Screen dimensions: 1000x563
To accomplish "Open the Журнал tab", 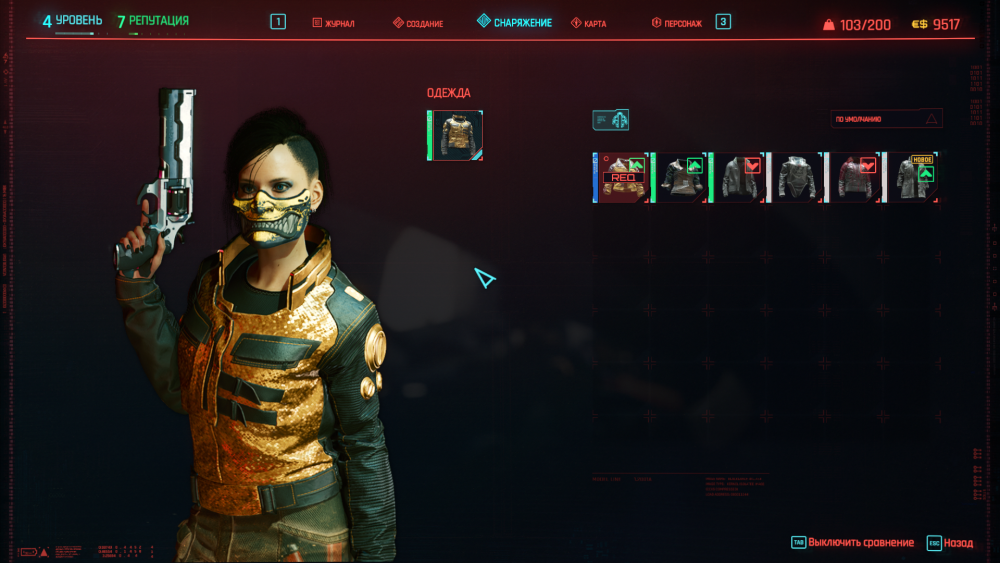I will click(x=334, y=23).
